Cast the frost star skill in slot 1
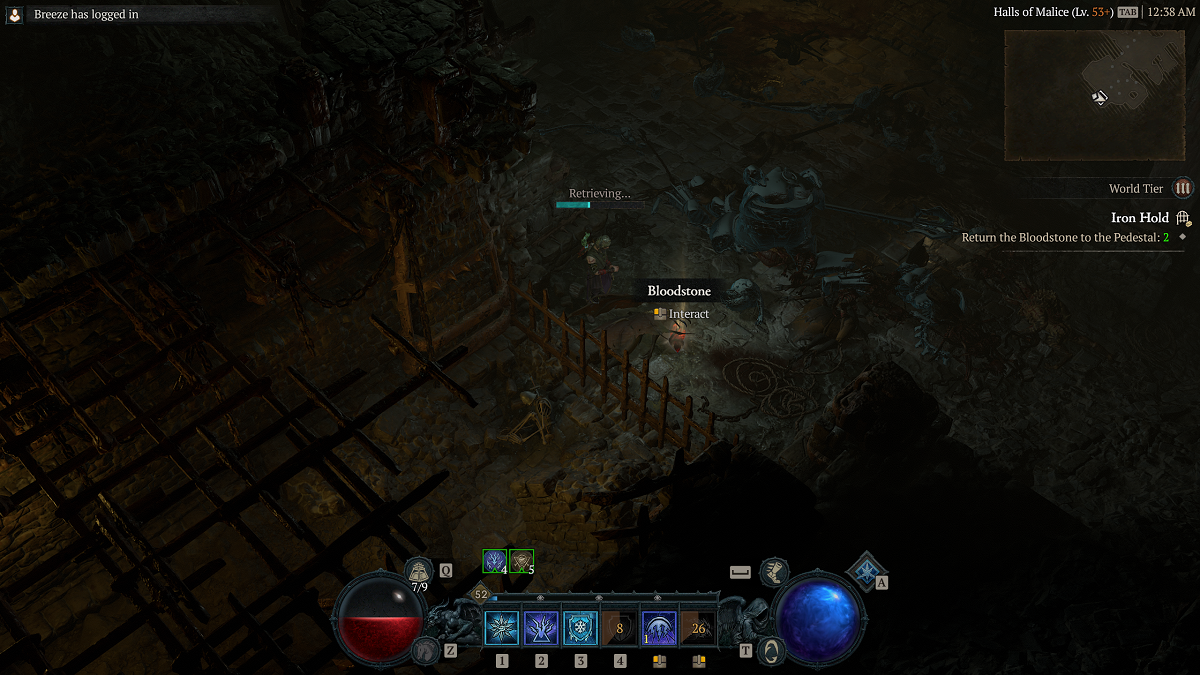Screen dimensions: 1200x675 502,628
